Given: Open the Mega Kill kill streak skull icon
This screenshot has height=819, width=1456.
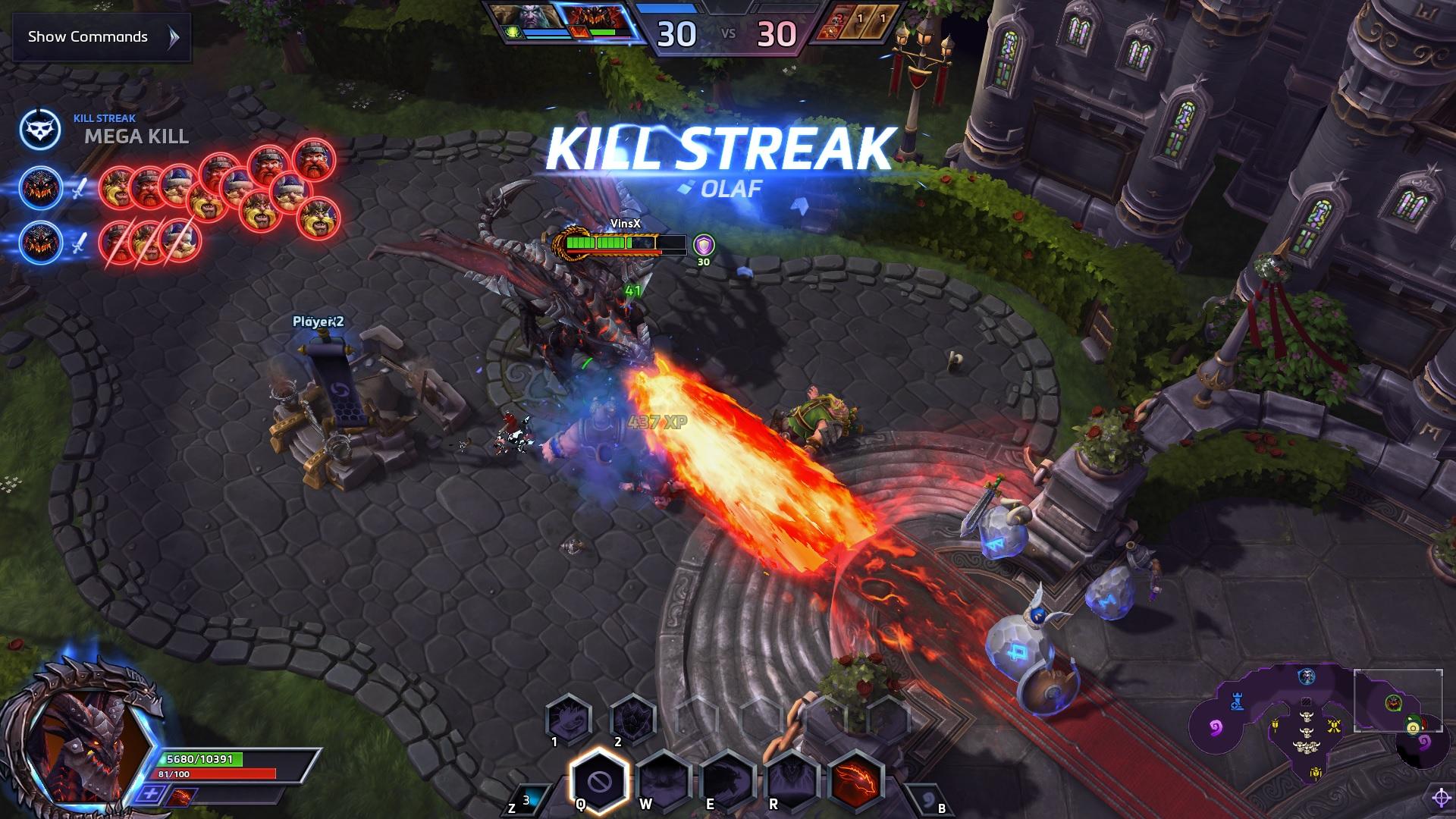Looking at the screenshot, I should (x=40, y=130).
